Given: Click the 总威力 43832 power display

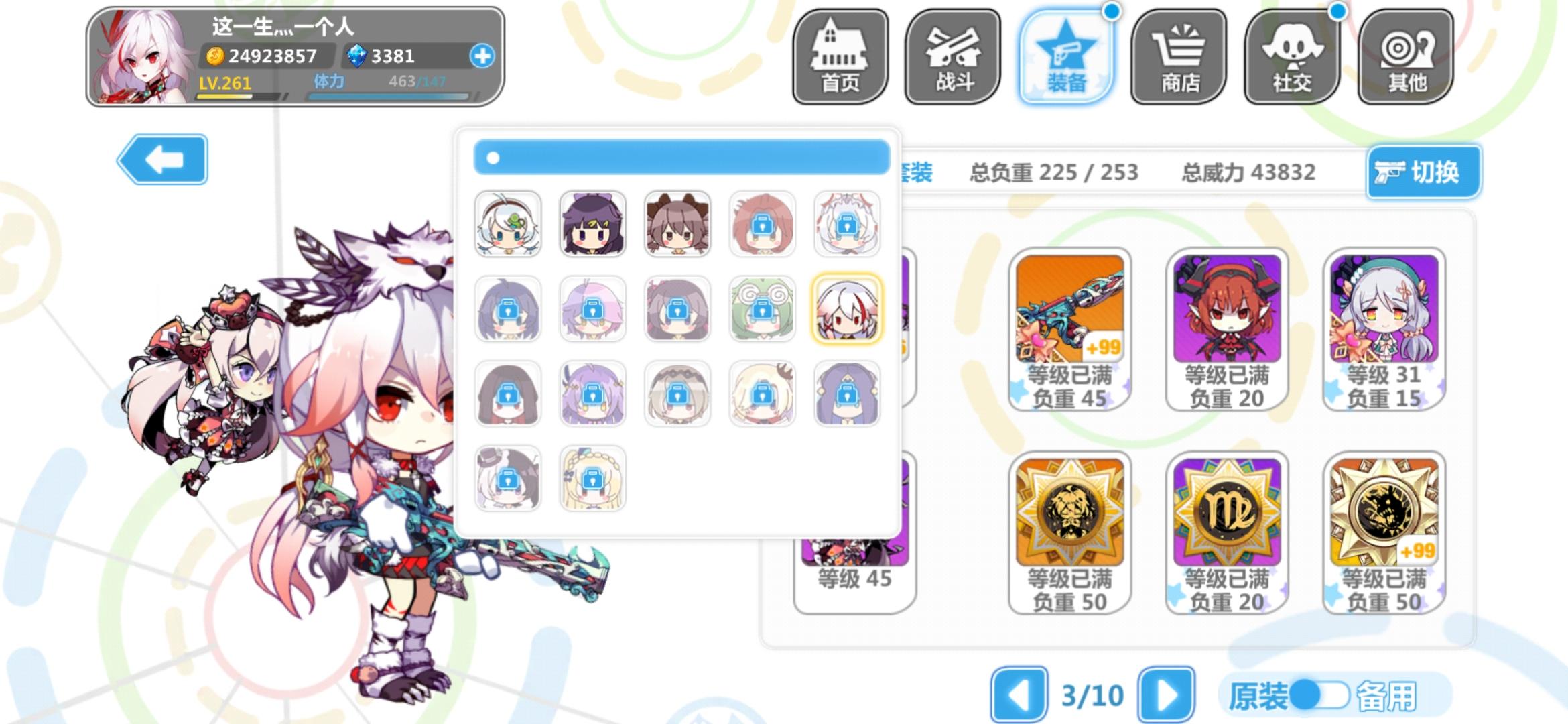Looking at the screenshot, I should click(x=1248, y=172).
